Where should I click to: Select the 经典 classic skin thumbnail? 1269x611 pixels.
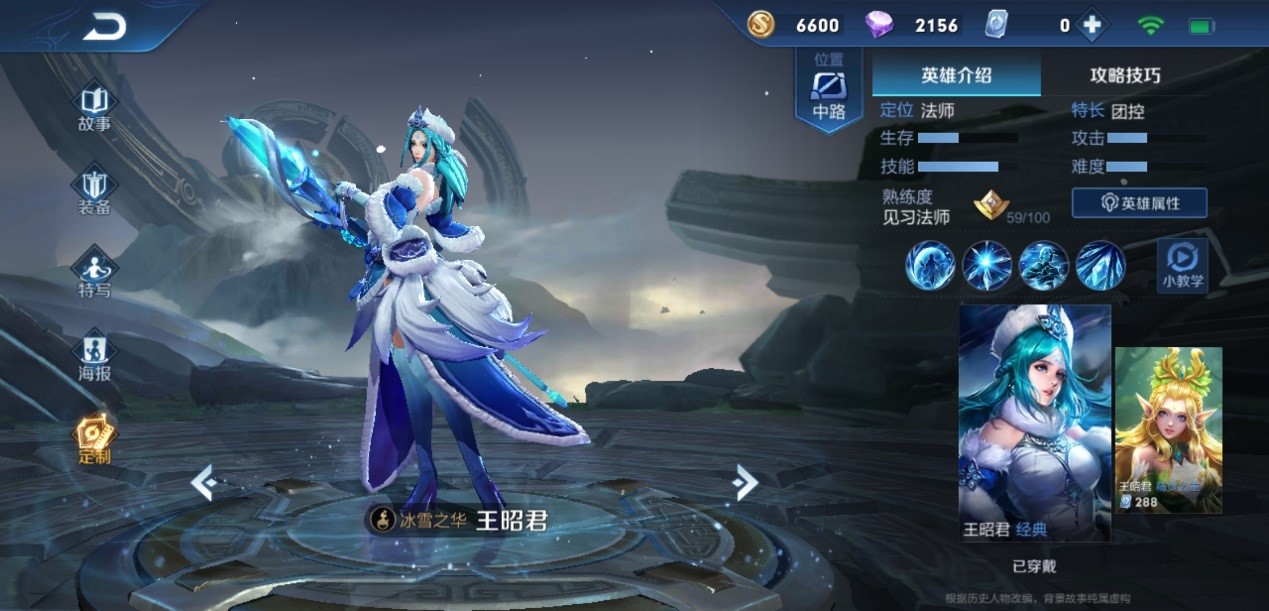click(1034, 422)
